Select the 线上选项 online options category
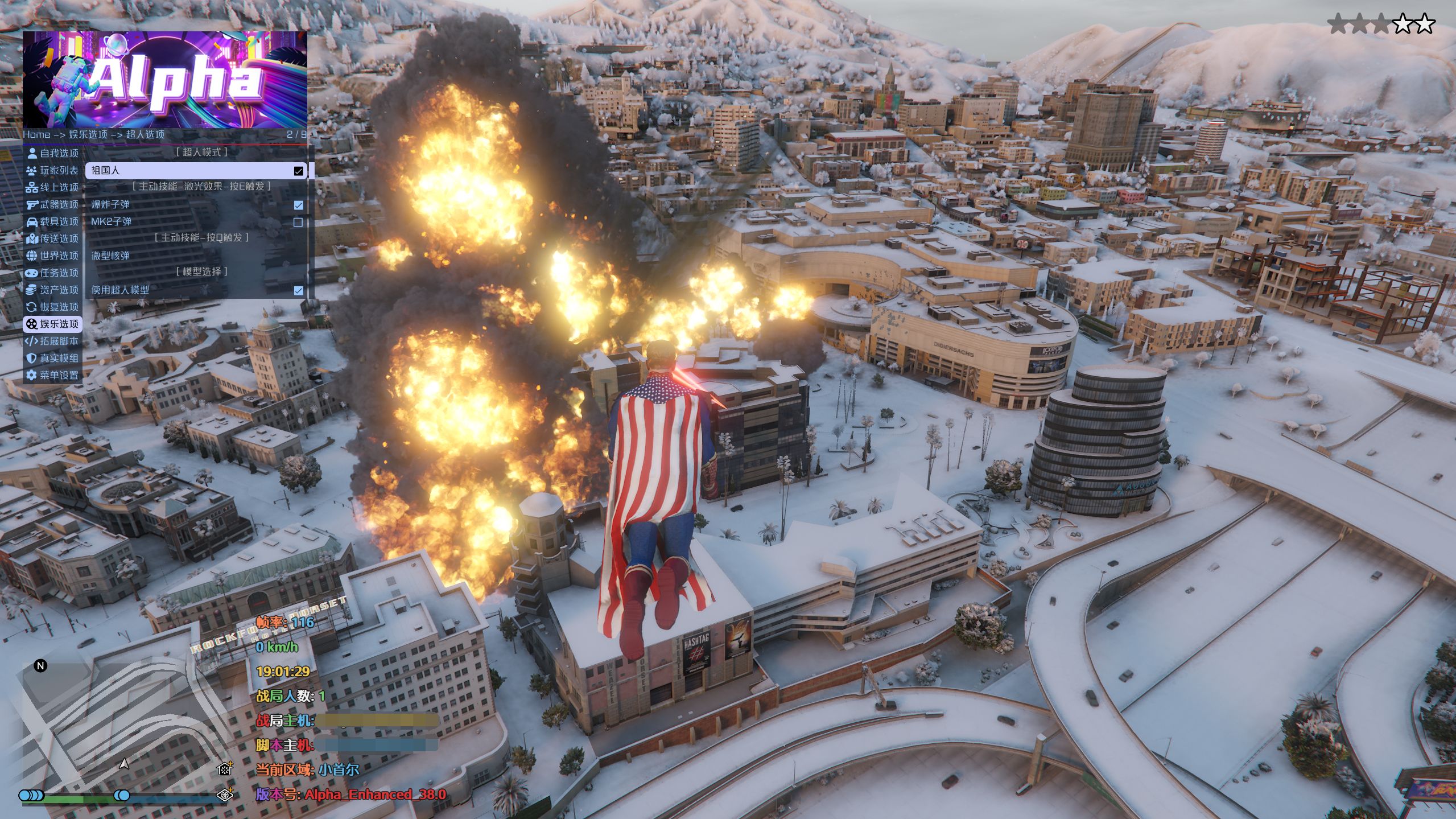Screen dimensions: 1456x819 [x=52, y=187]
